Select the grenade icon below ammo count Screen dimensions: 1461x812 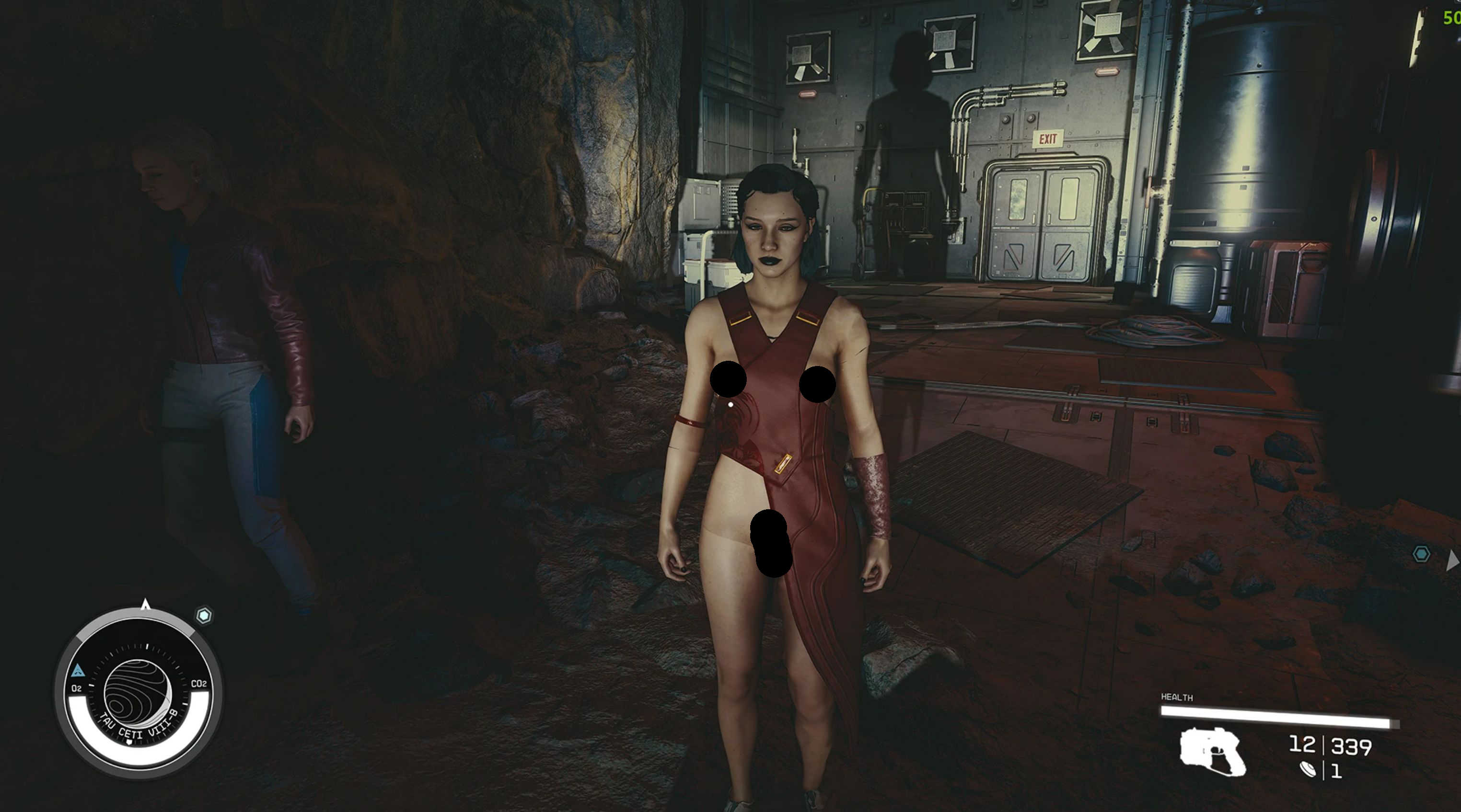tap(1307, 770)
